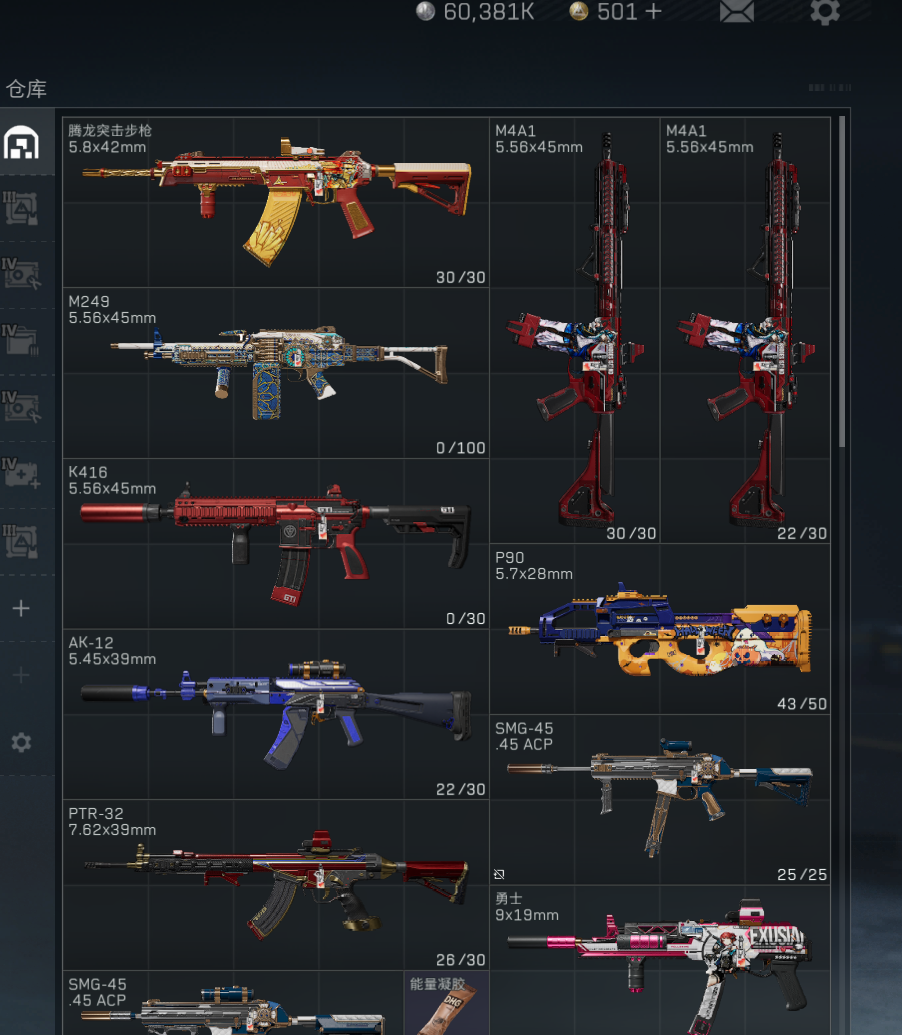Add a new storage tab with plus

click(21, 608)
